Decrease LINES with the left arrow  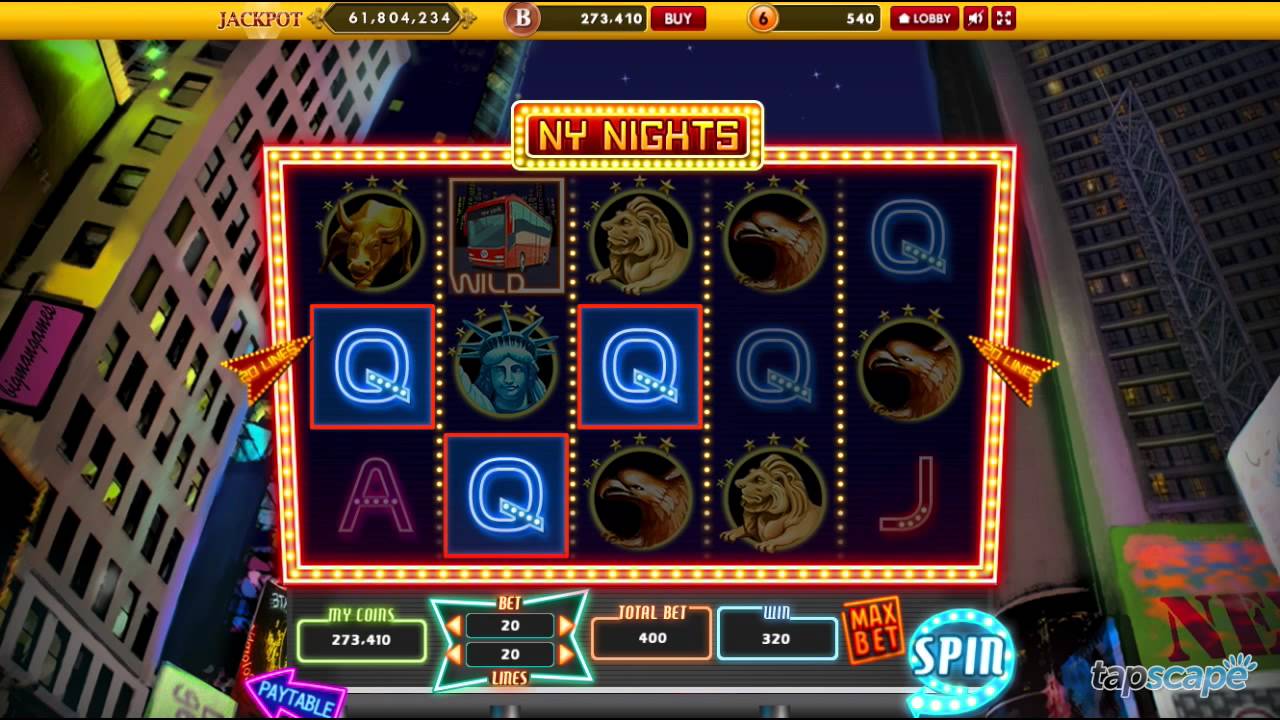tap(453, 654)
